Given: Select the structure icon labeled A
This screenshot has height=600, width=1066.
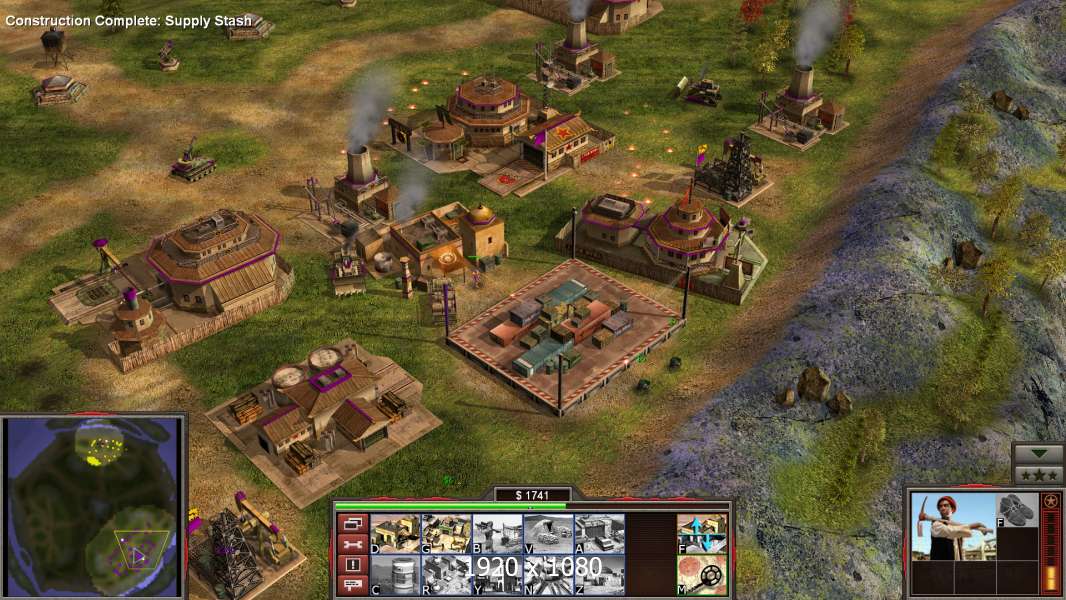Looking at the screenshot, I should pos(599,533).
